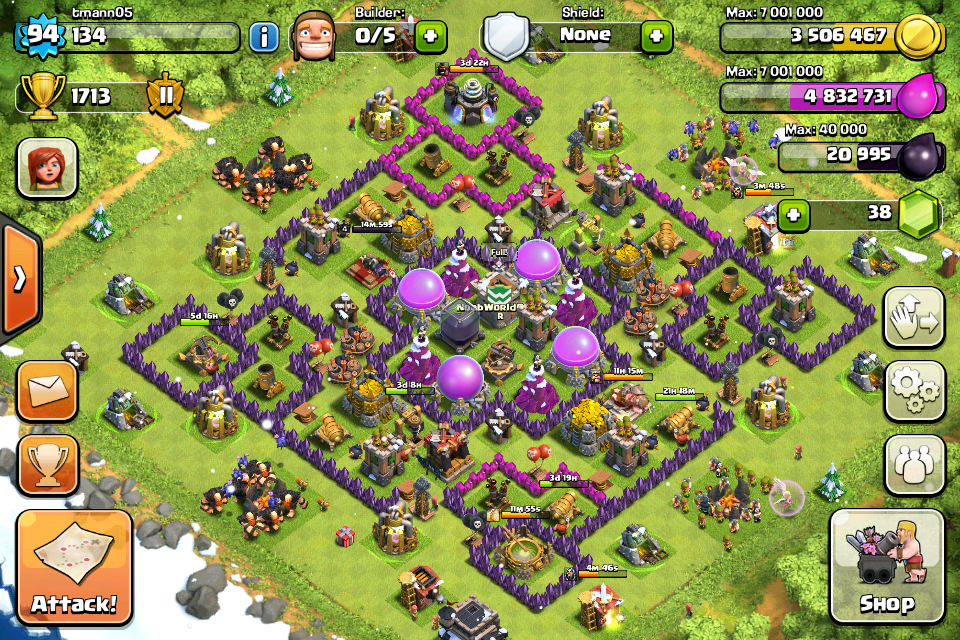Tap the orange league badge beside trophies
Image resolution: width=960 pixels, height=640 pixels.
pyautogui.click(x=164, y=97)
